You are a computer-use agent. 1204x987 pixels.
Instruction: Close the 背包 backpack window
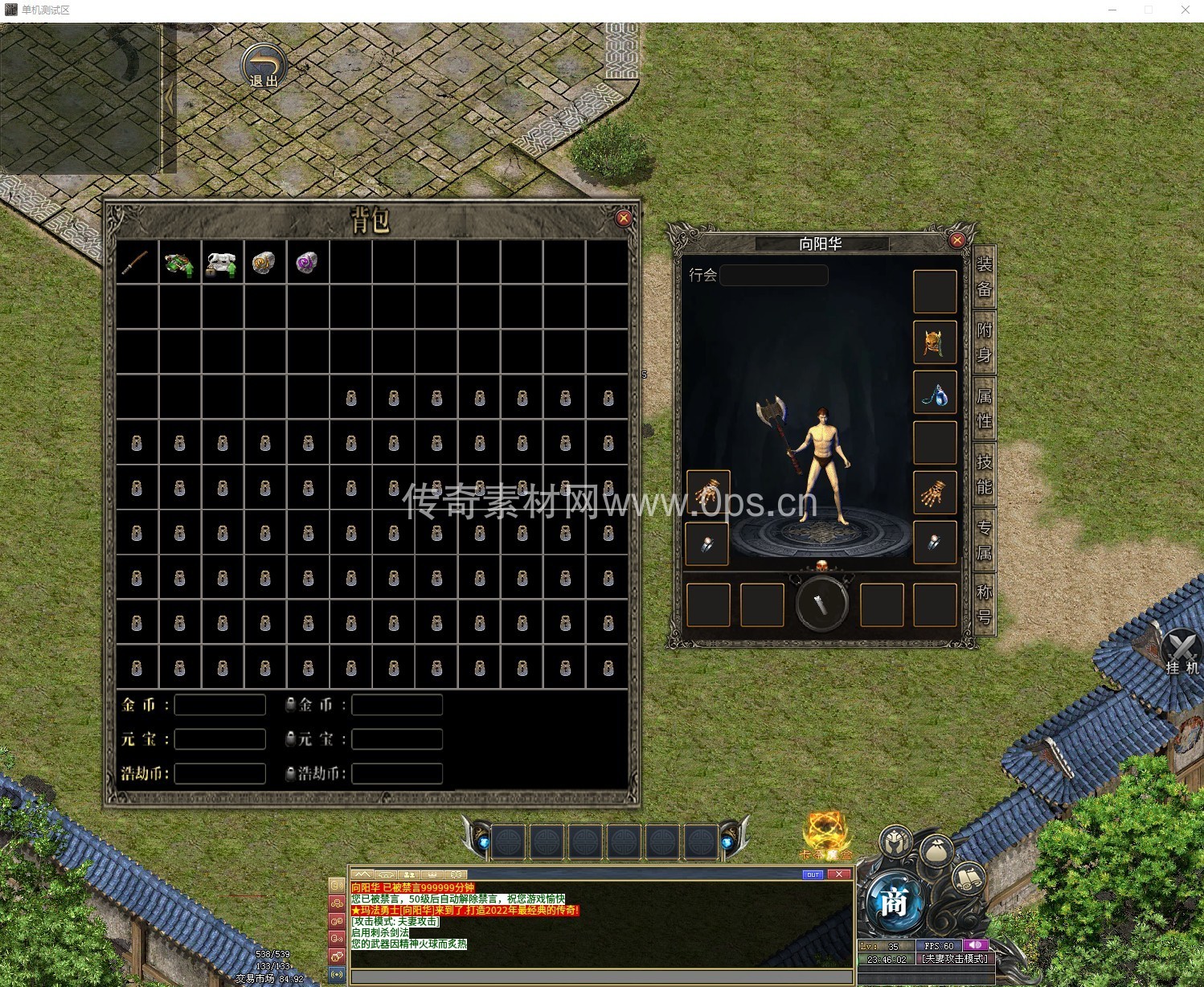pos(623,218)
